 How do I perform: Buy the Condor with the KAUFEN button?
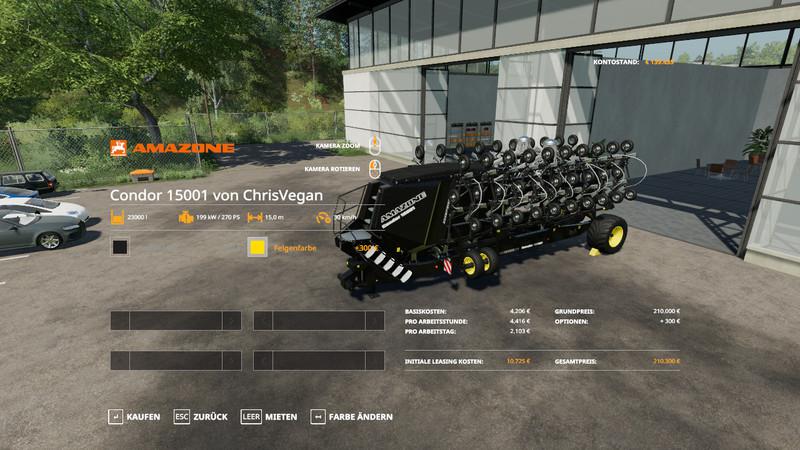pos(134,416)
